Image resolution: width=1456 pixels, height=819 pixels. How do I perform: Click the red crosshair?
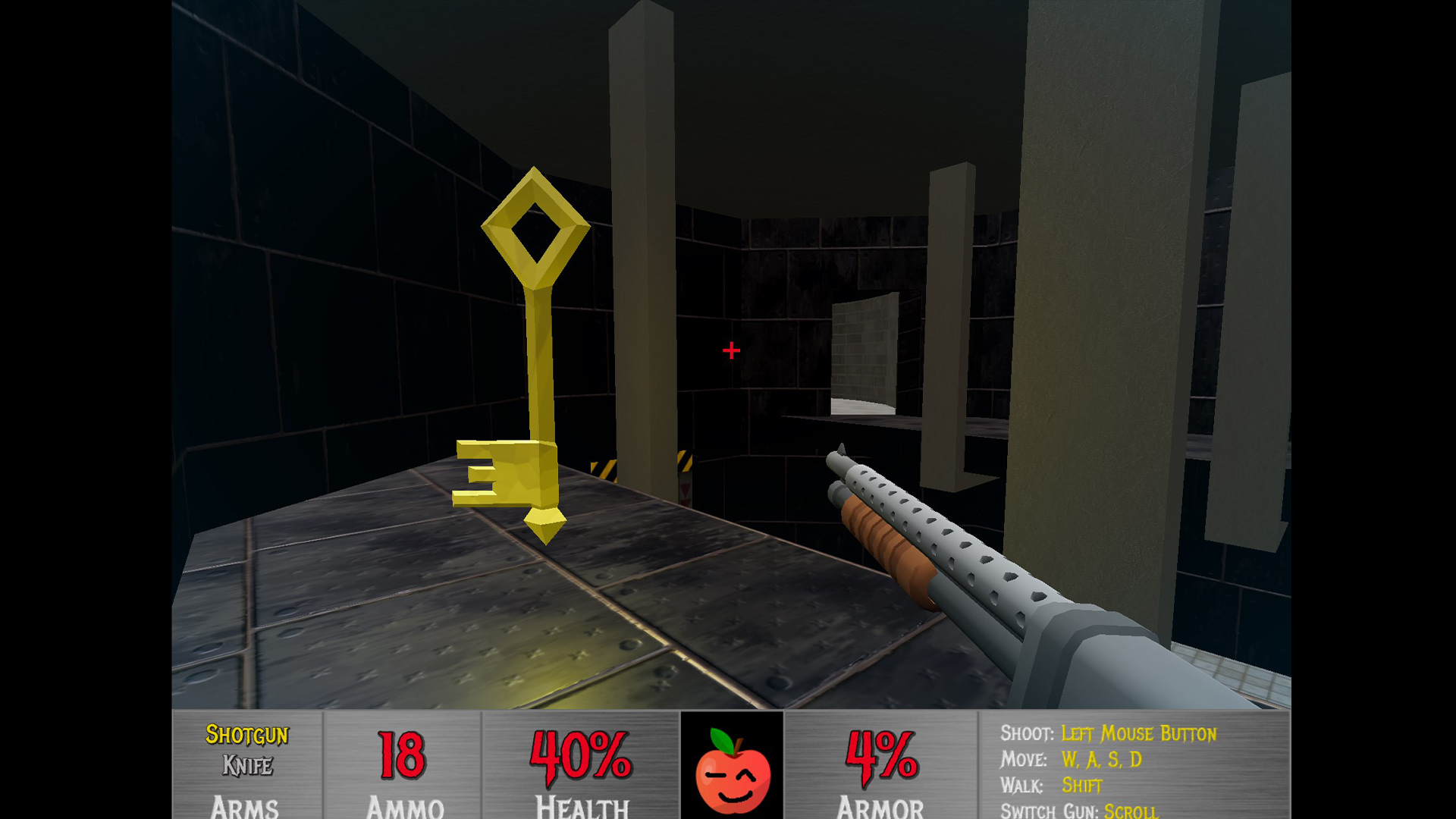pyautogui.click(x=730, y=350)
